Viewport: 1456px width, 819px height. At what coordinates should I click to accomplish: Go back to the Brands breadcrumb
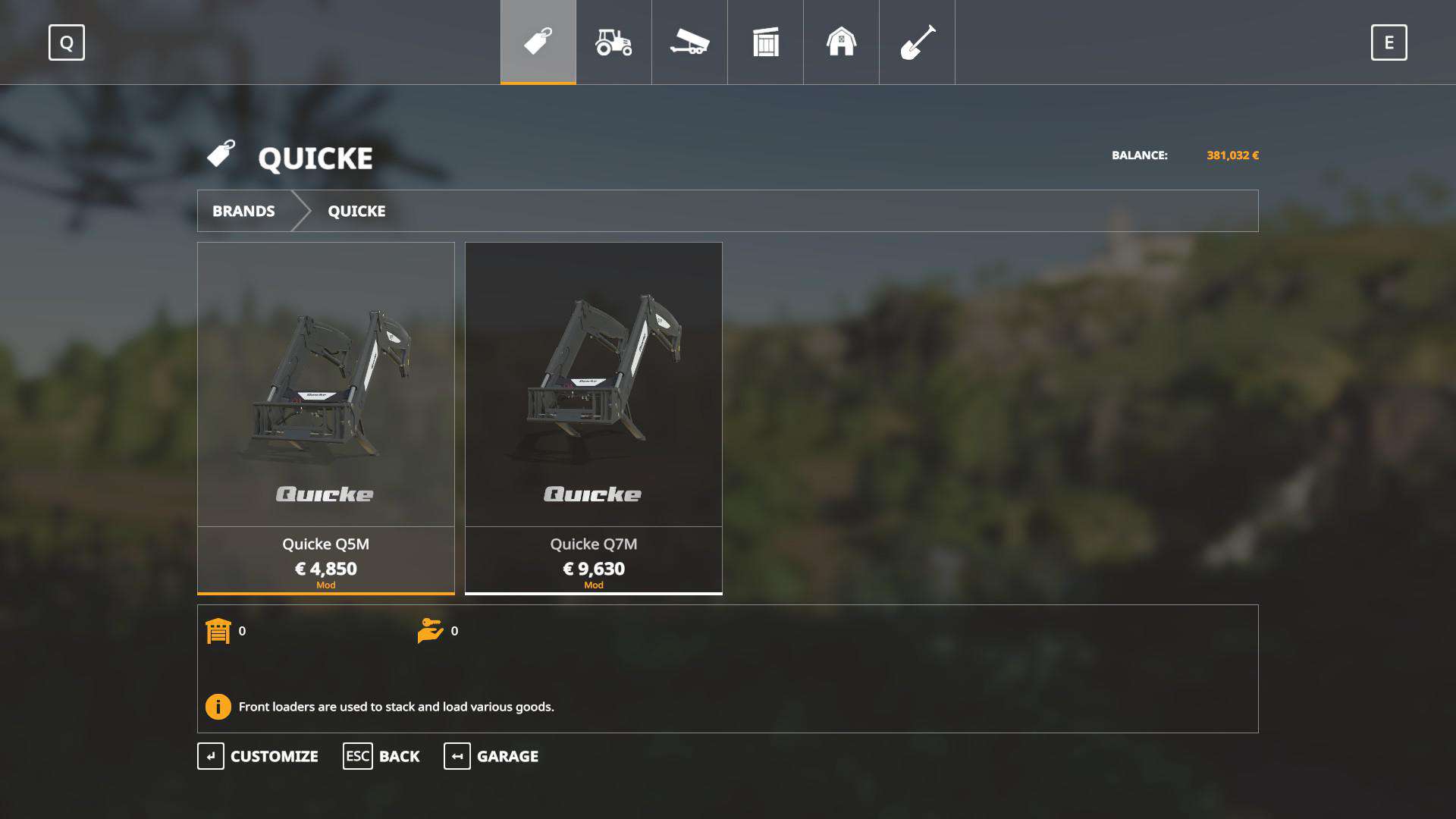pyautogui.click(x=243, y=211)
